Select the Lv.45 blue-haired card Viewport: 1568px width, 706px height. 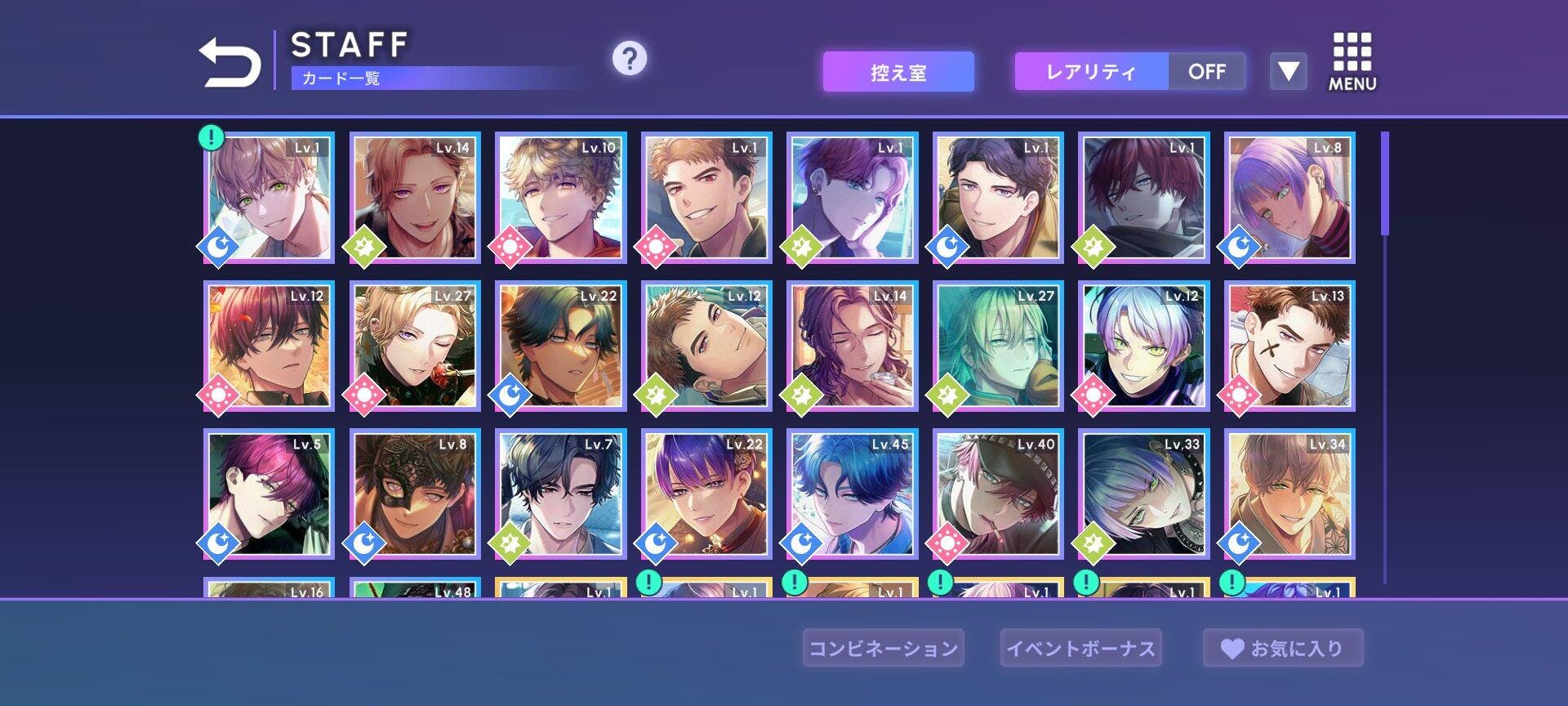click(852, 494)
